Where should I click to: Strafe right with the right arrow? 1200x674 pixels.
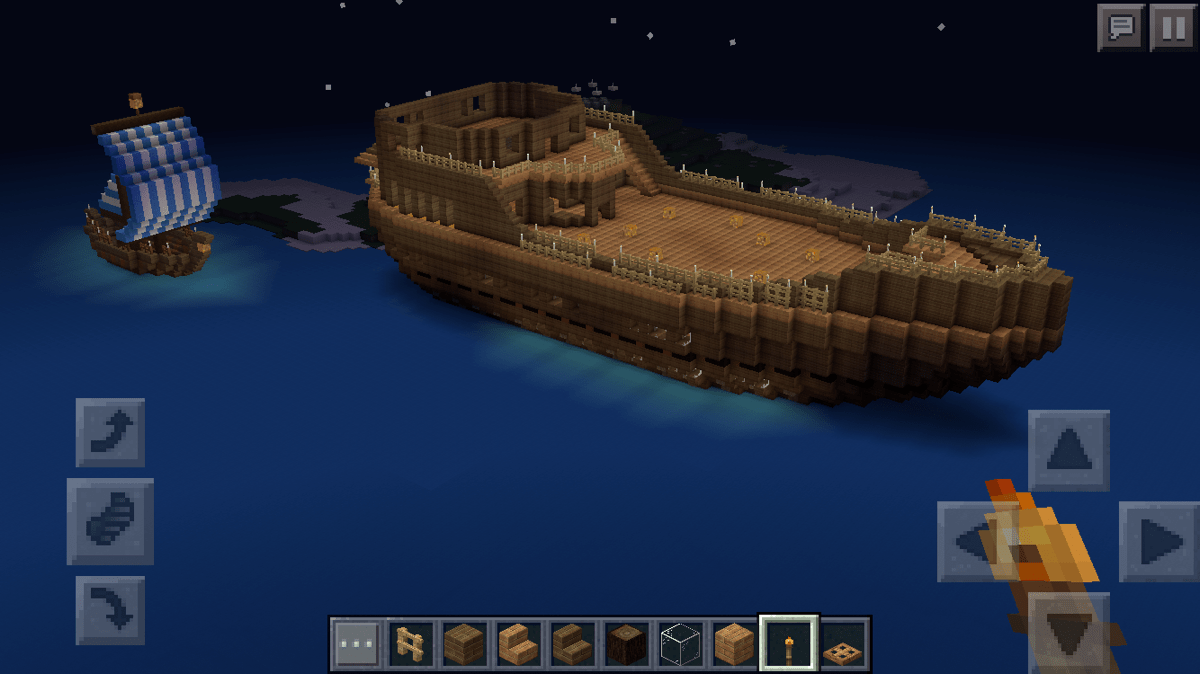tap(1158, 542)
